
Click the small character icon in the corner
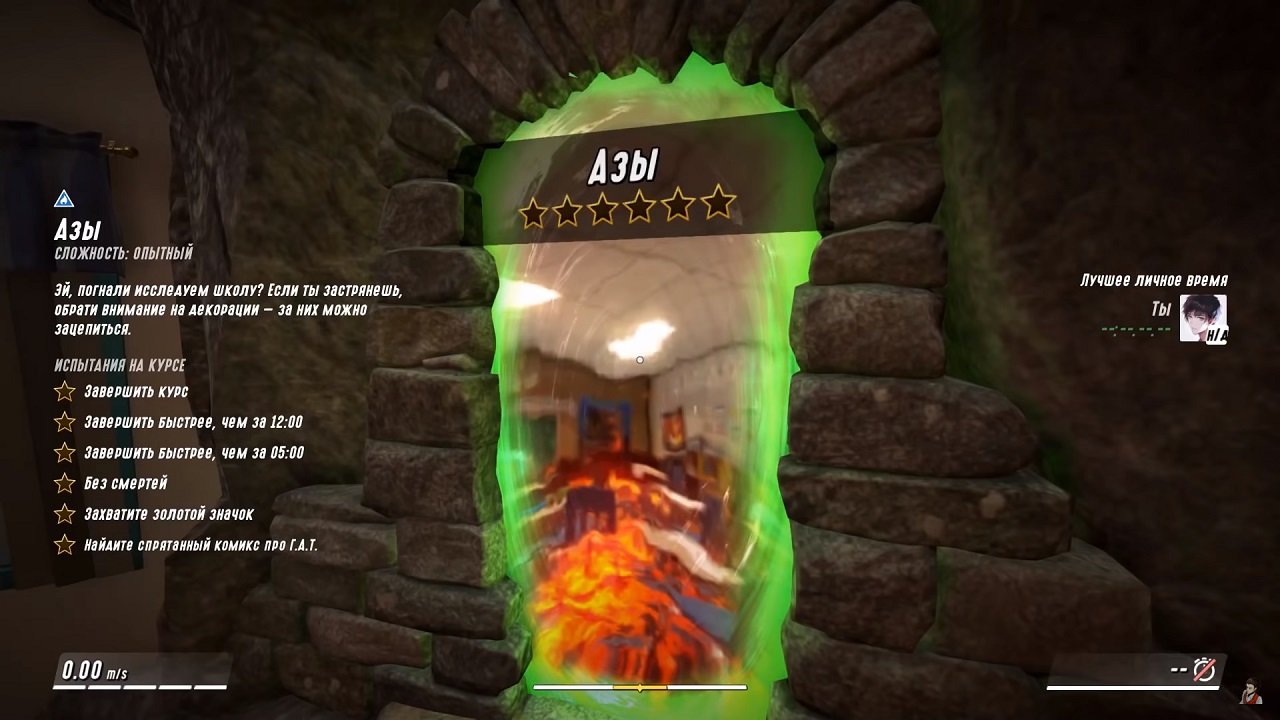pos(1249,690)
